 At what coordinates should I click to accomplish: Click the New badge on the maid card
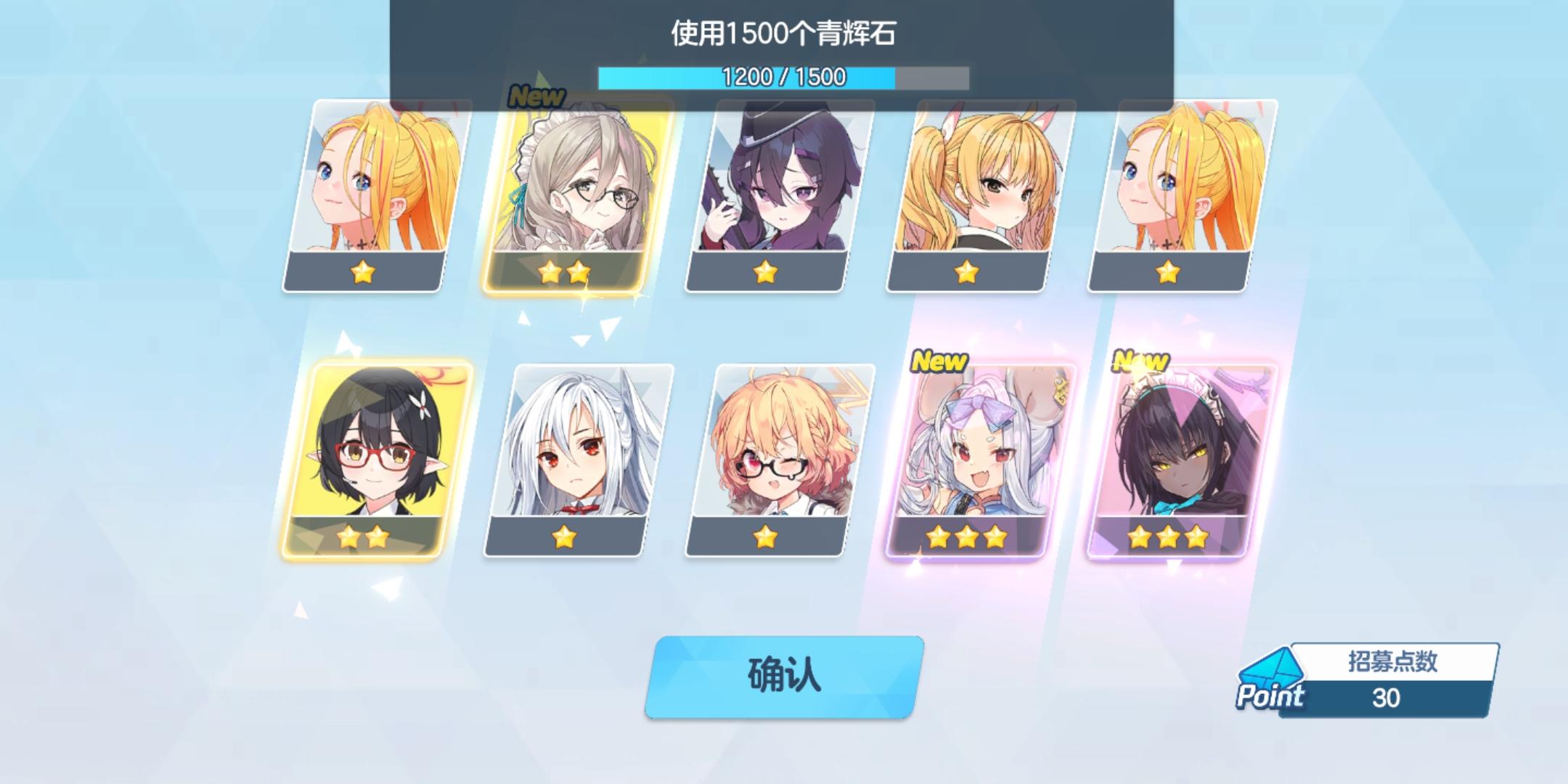tap(536, 95)
